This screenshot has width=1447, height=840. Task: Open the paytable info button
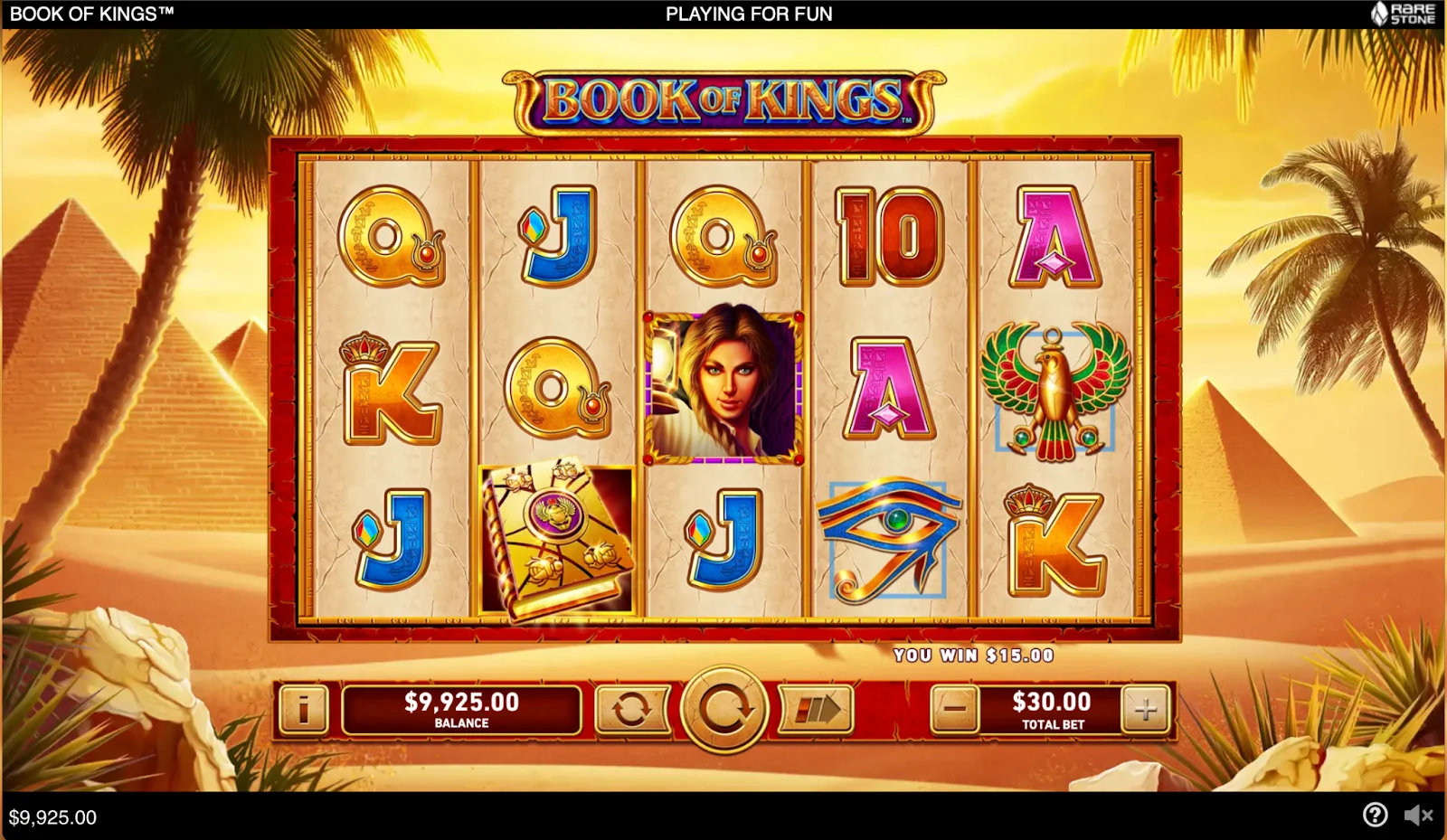[304, 709]
